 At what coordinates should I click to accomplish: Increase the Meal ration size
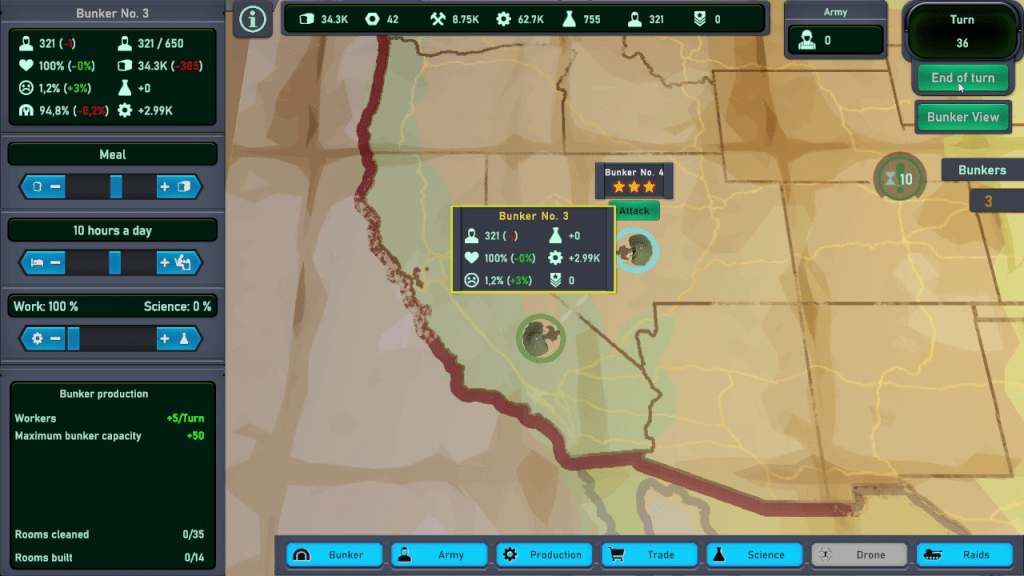[x=176, y=187]
